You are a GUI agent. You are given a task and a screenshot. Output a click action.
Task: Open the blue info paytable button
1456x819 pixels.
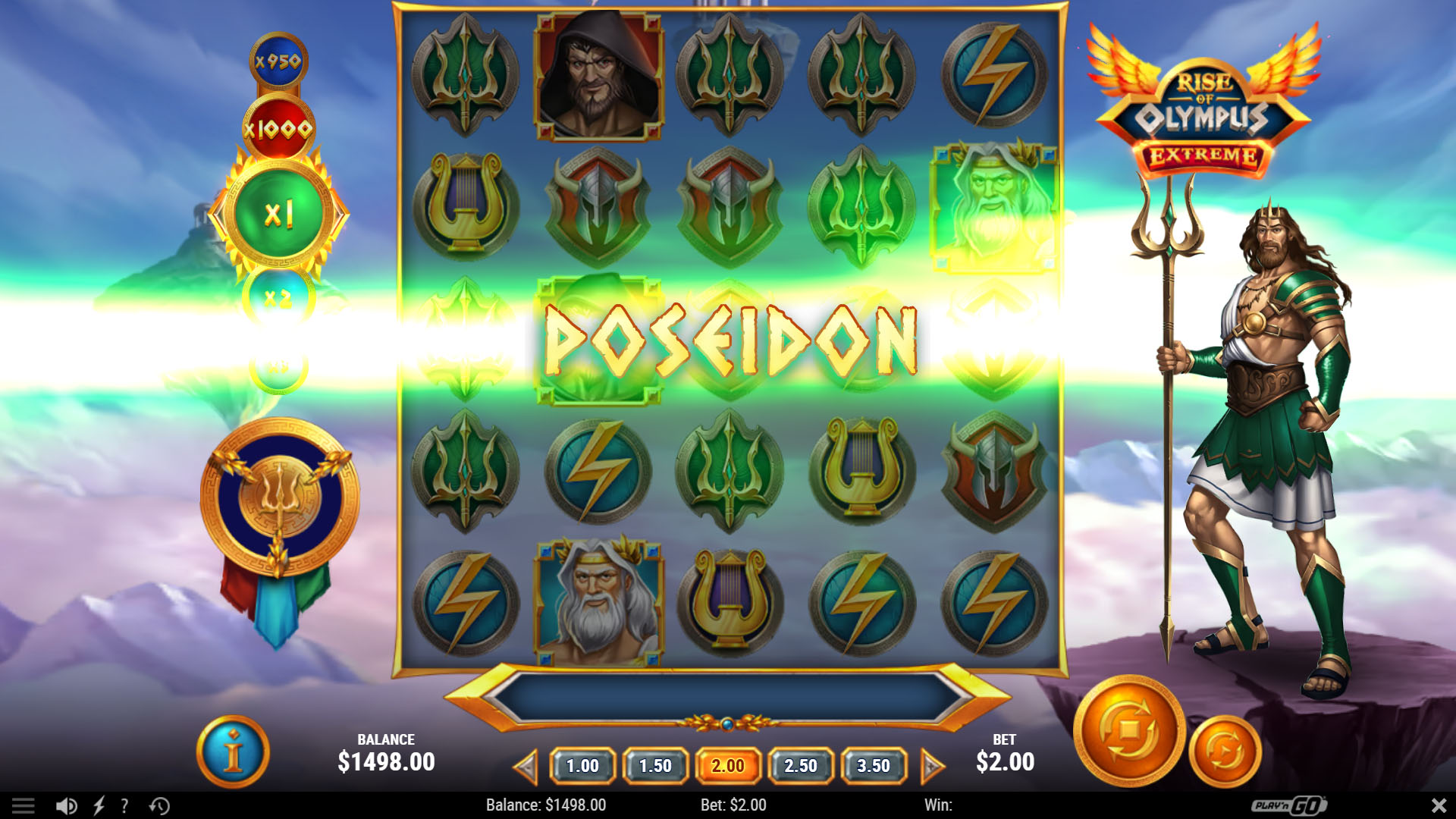[x=234, y=752]
